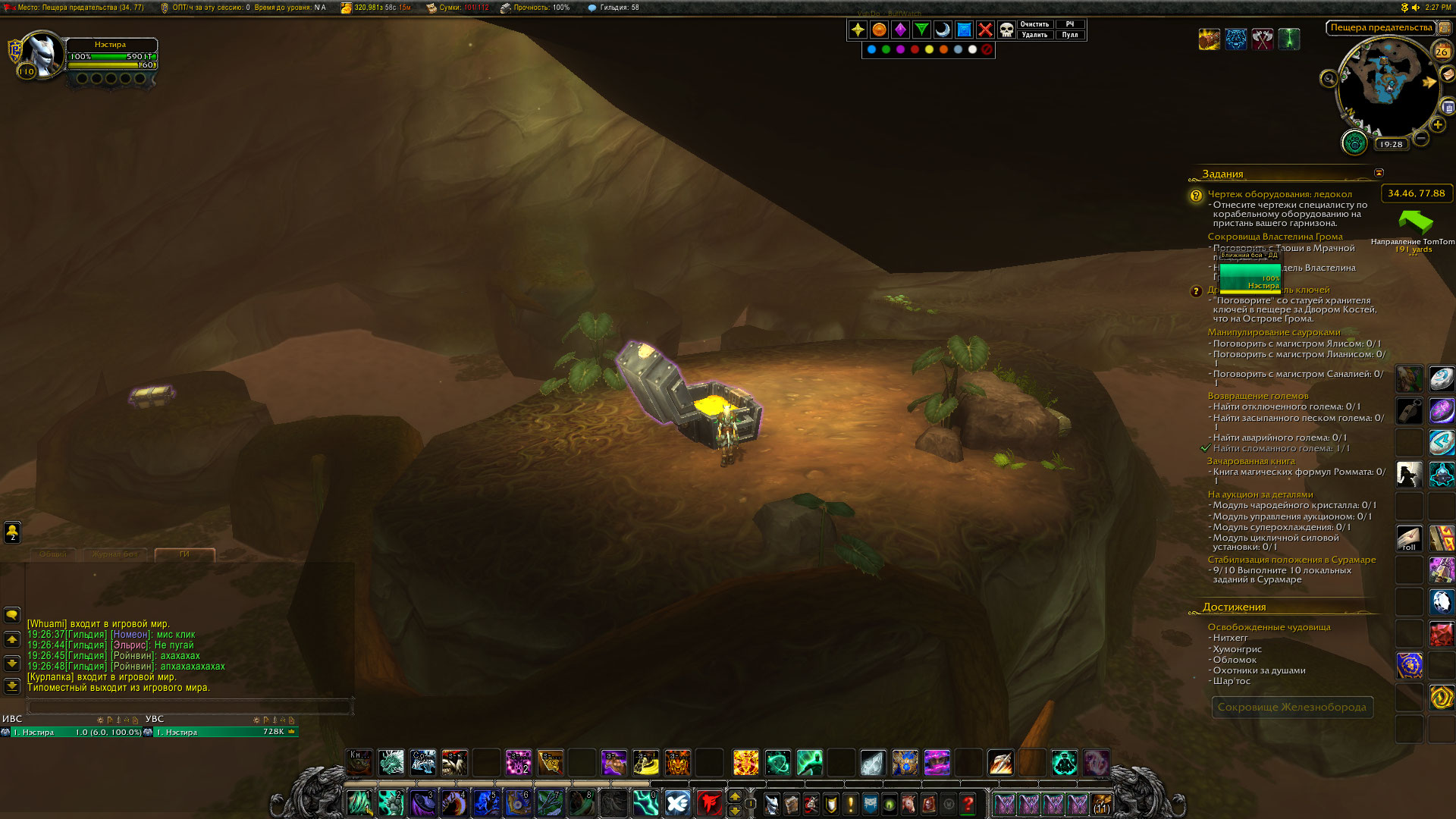Screen dimensions: 1456x819
Task: Start a pull timer with "Пулл"
Action: click(x=1070, y=35)
